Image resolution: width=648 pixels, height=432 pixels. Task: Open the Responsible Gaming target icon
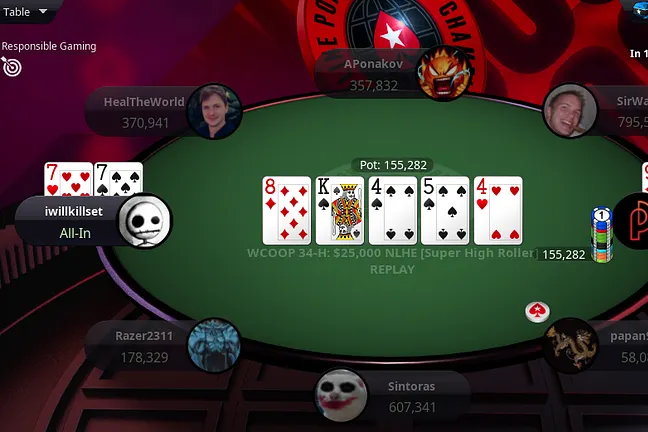[12, 66]
